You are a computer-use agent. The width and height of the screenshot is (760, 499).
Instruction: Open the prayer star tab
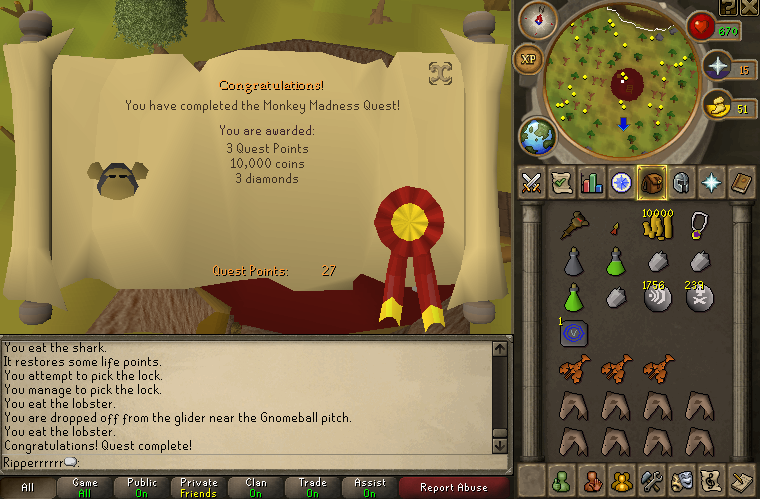(x=711, y=182)
